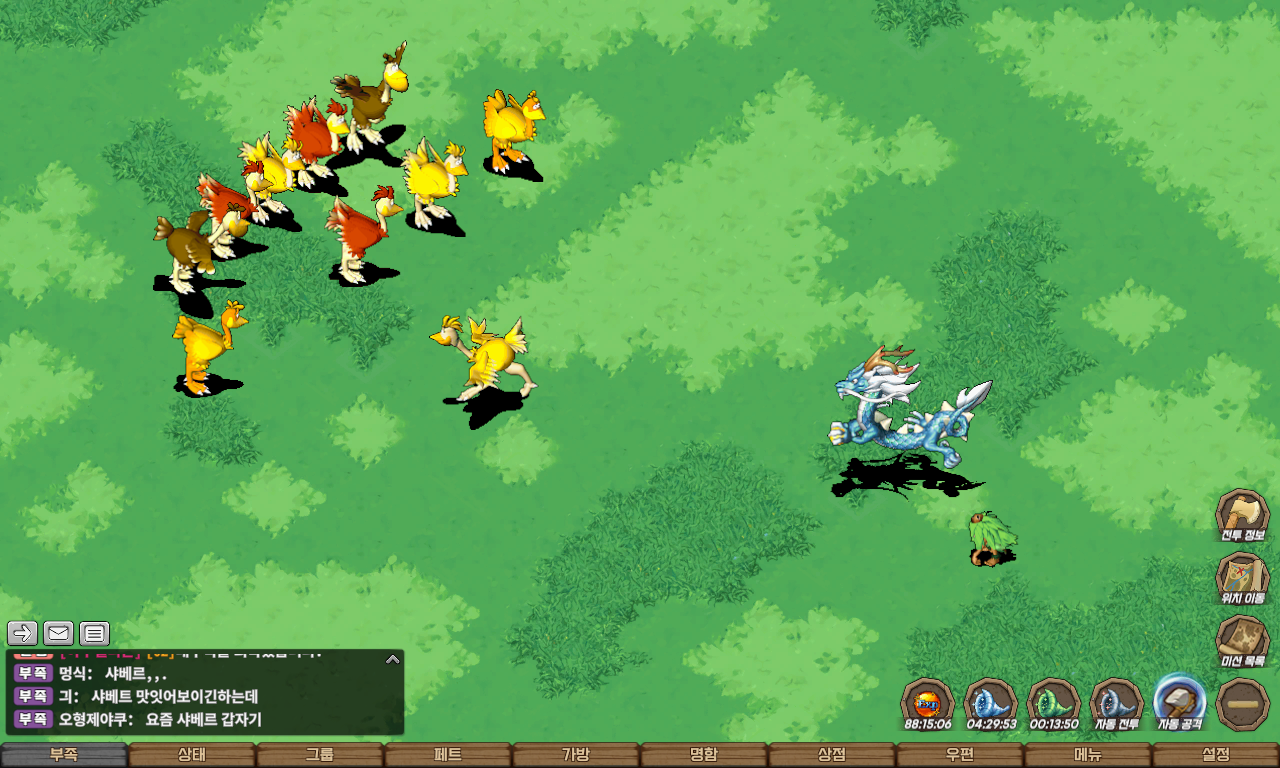Show the 명함 (name card) panel

704,755
